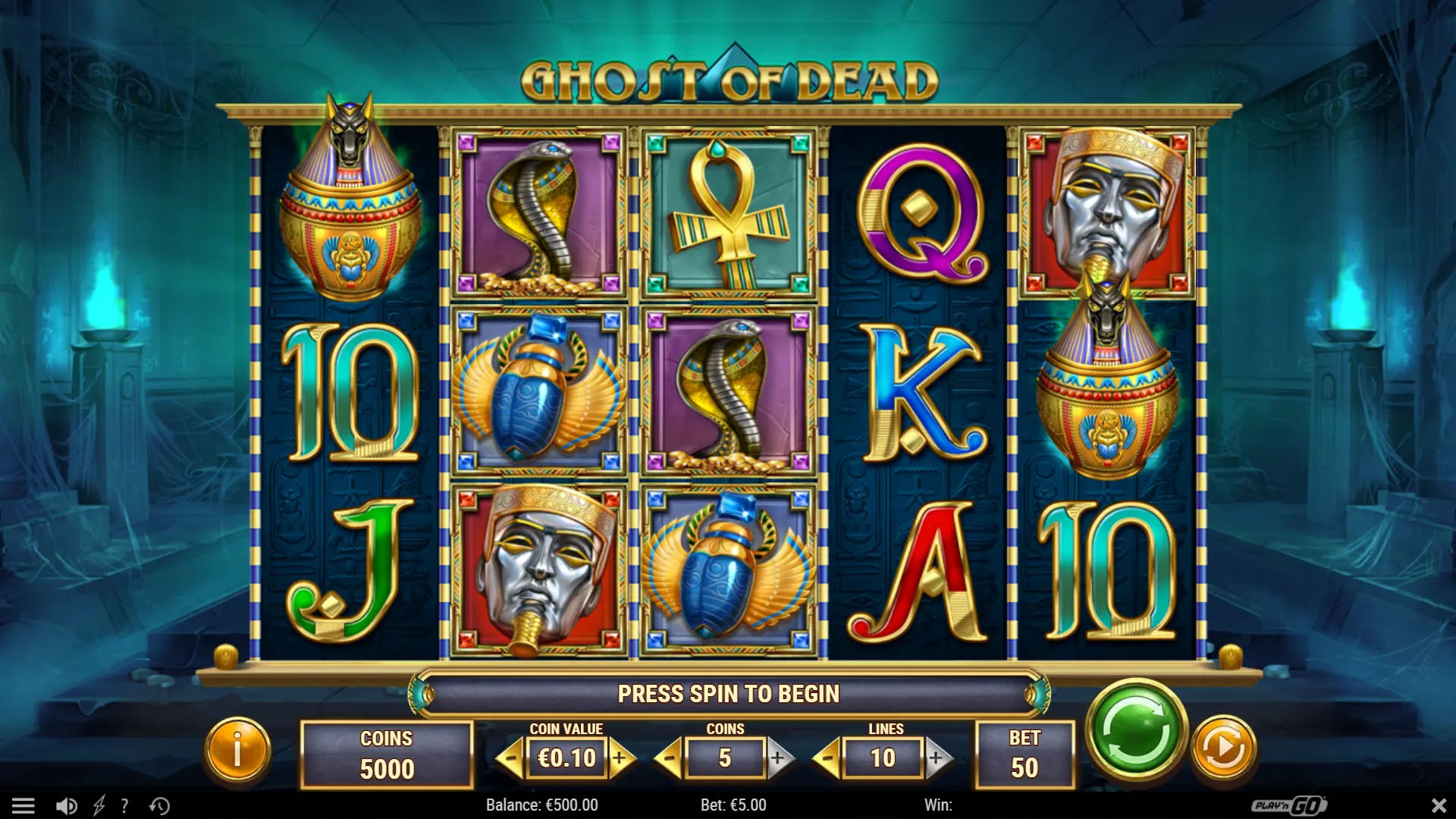Decrease the coin value
The height and width of the screenshot is (819, 1456).
click(x=512, y=758)
